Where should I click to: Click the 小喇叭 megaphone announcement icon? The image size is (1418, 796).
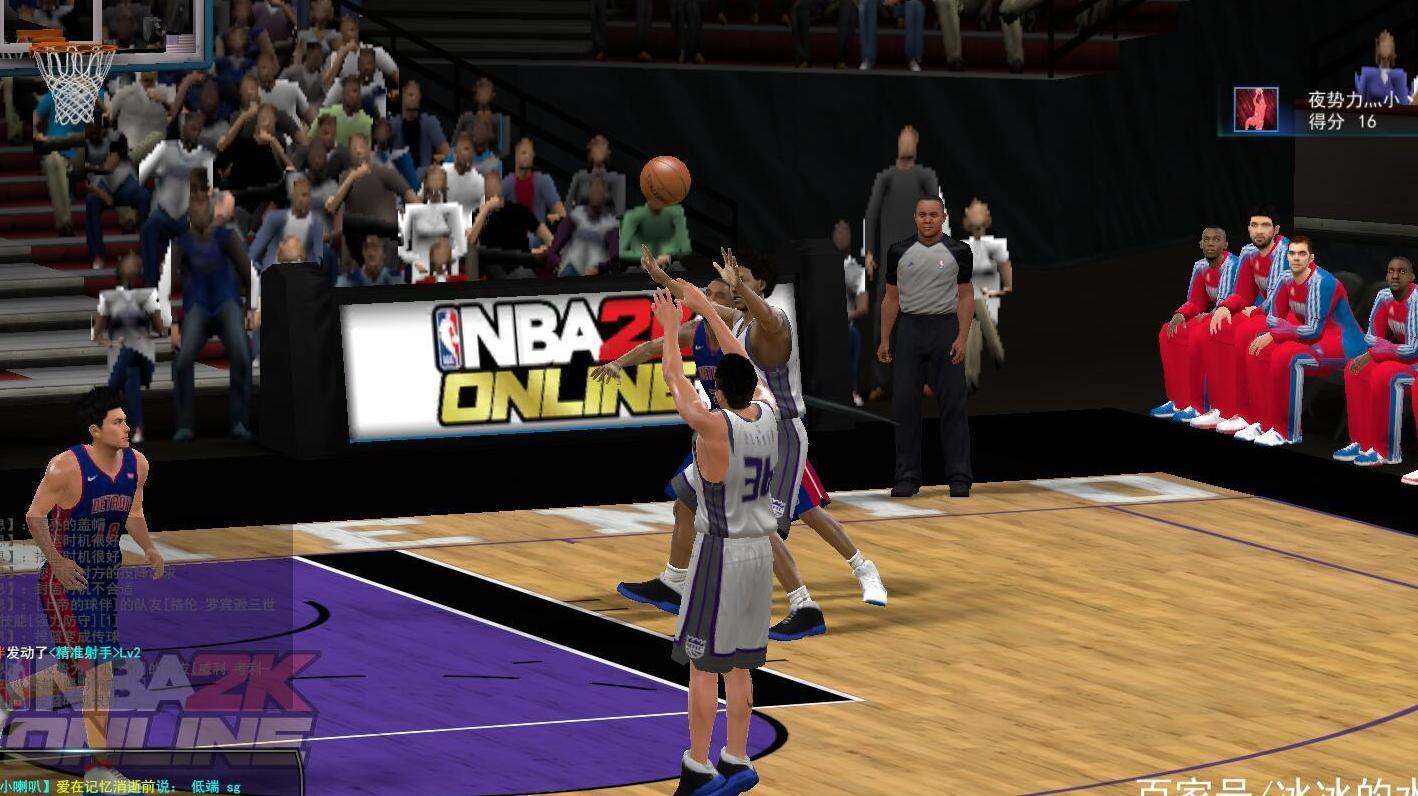[x=22, y=786]
